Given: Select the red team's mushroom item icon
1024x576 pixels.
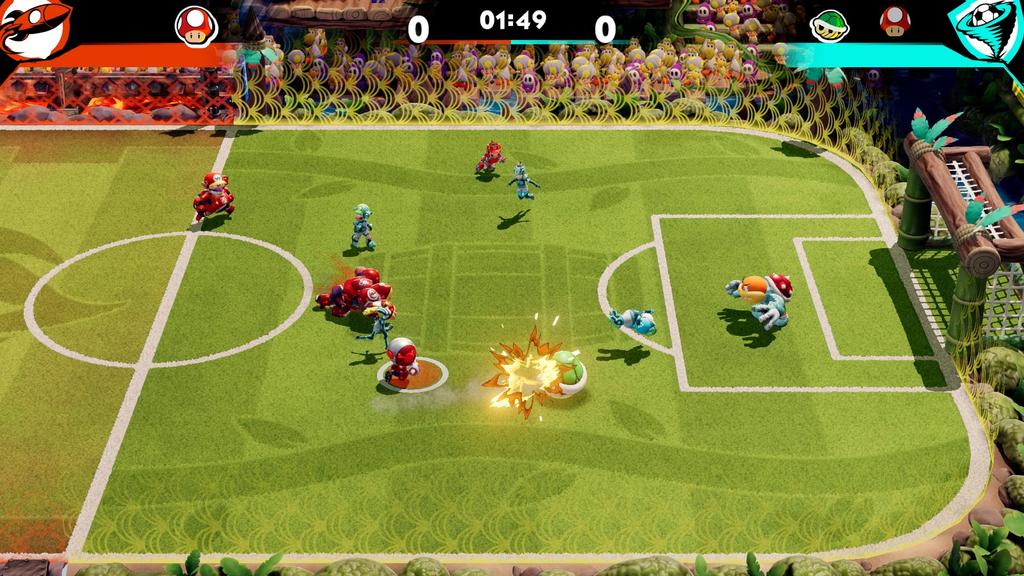Looking at the screenshot, I should coord(196,24).
